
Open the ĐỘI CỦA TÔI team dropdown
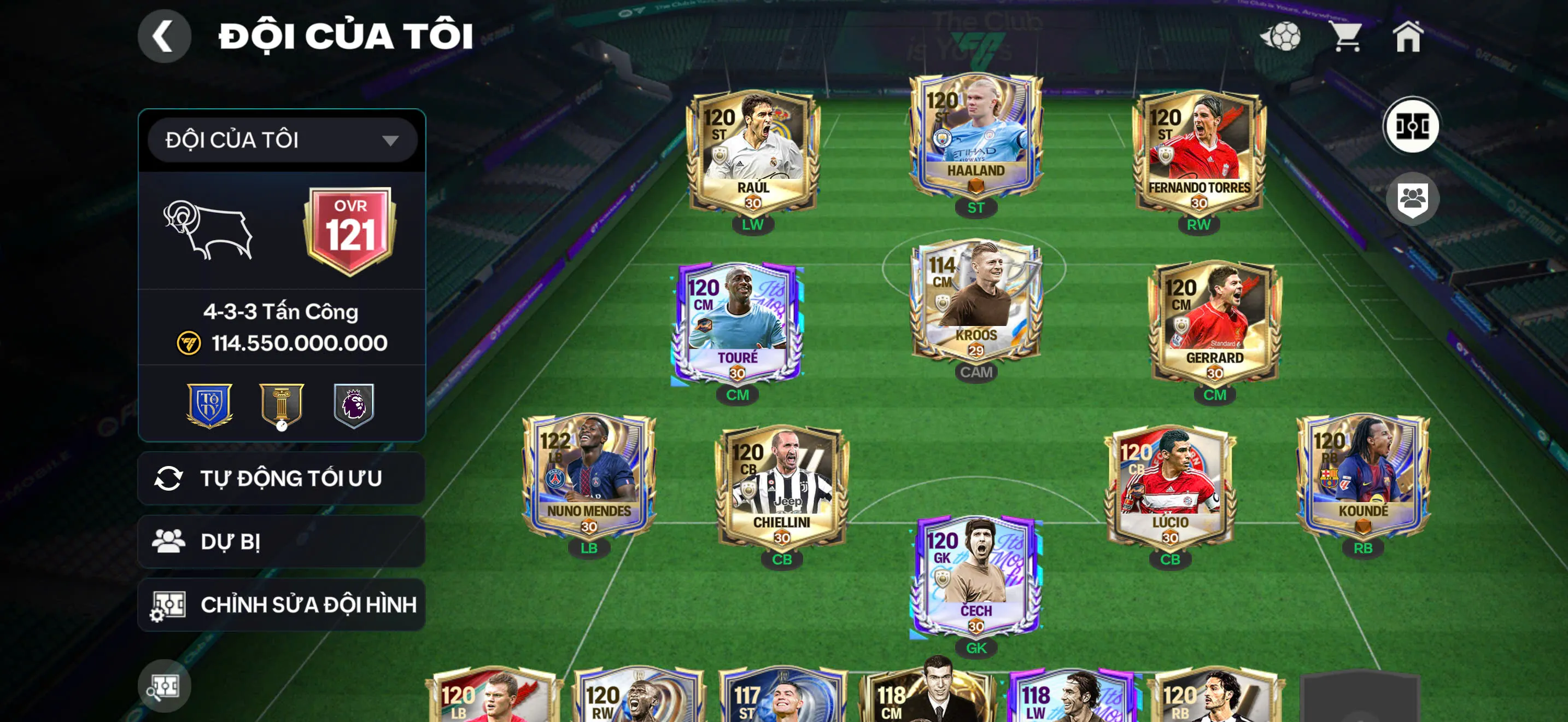click(x=279, y=140)
